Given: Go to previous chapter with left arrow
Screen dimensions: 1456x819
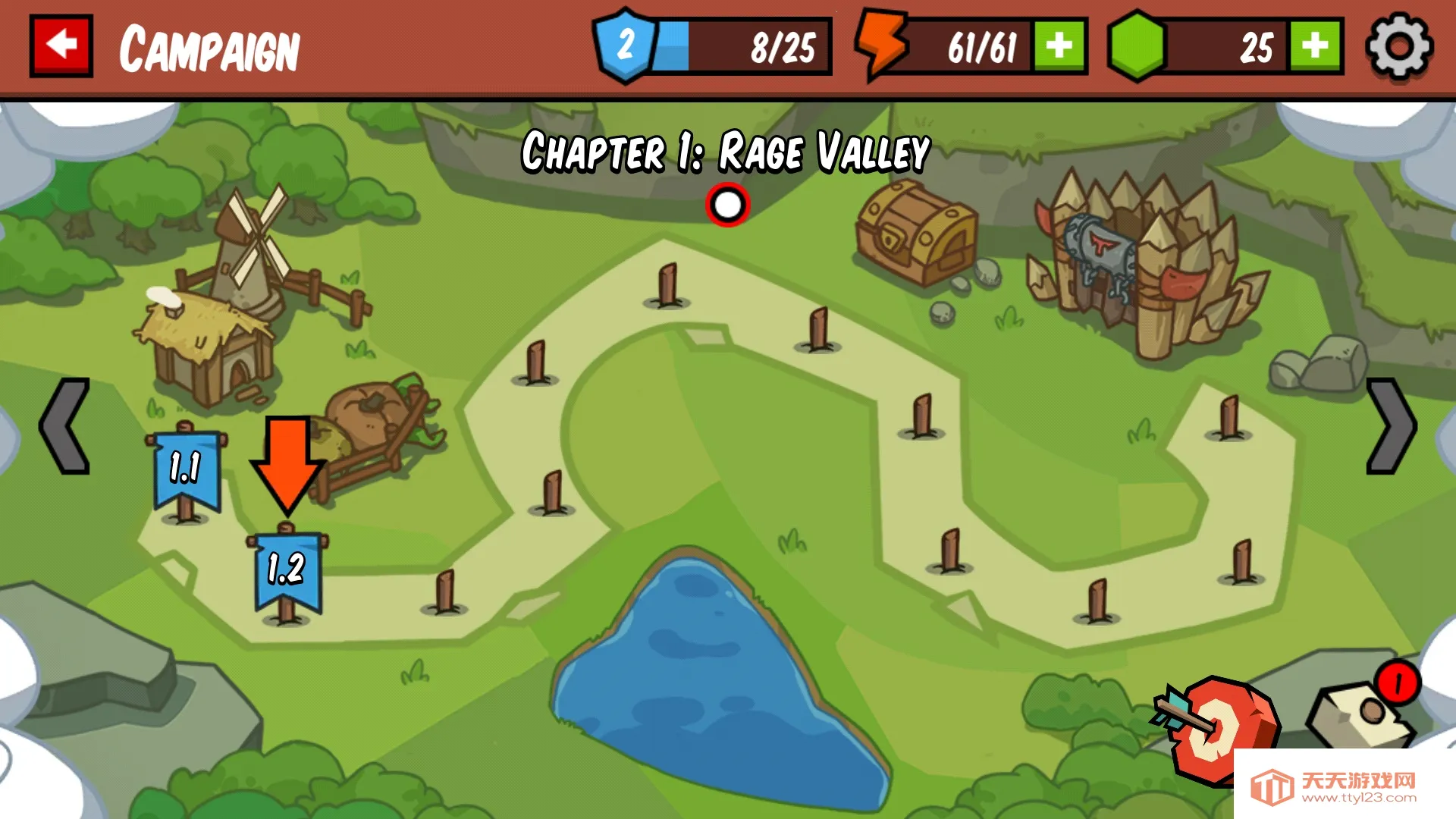Looking at the screenshot, I should pyautogui.click(x=65, y=426).
